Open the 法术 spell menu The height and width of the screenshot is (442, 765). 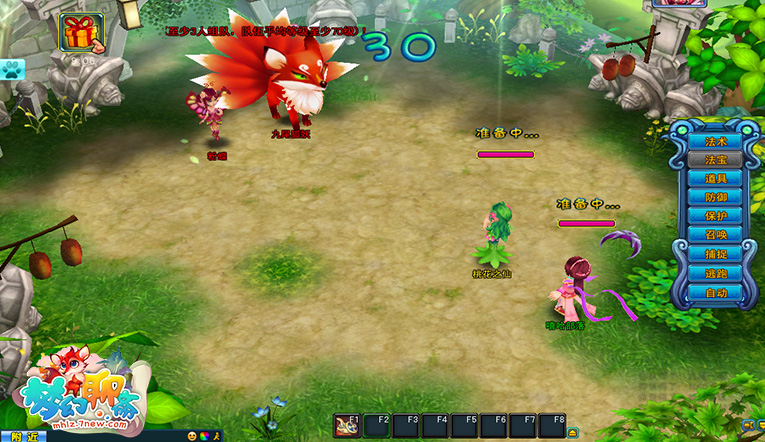point(715,141)
